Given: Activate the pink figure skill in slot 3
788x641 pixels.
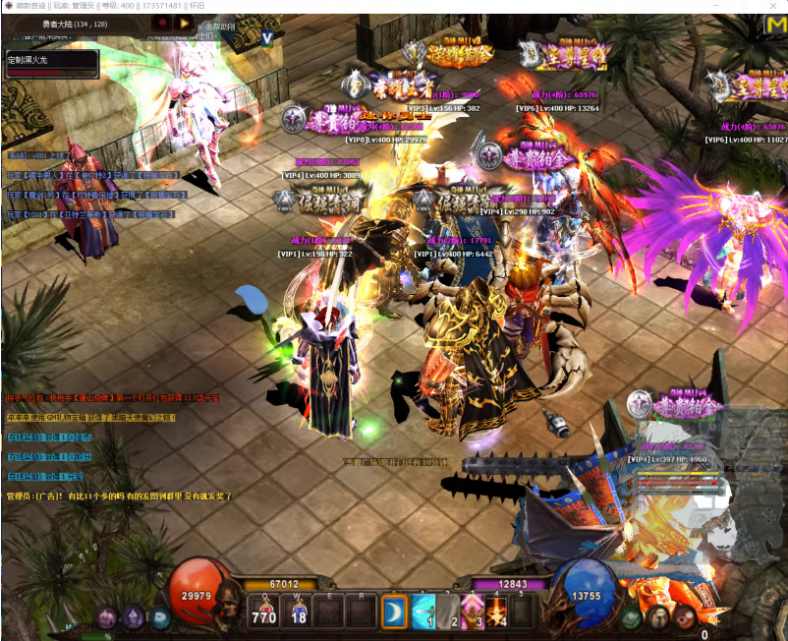Looking at the screenshot, I should pos(473,610).
